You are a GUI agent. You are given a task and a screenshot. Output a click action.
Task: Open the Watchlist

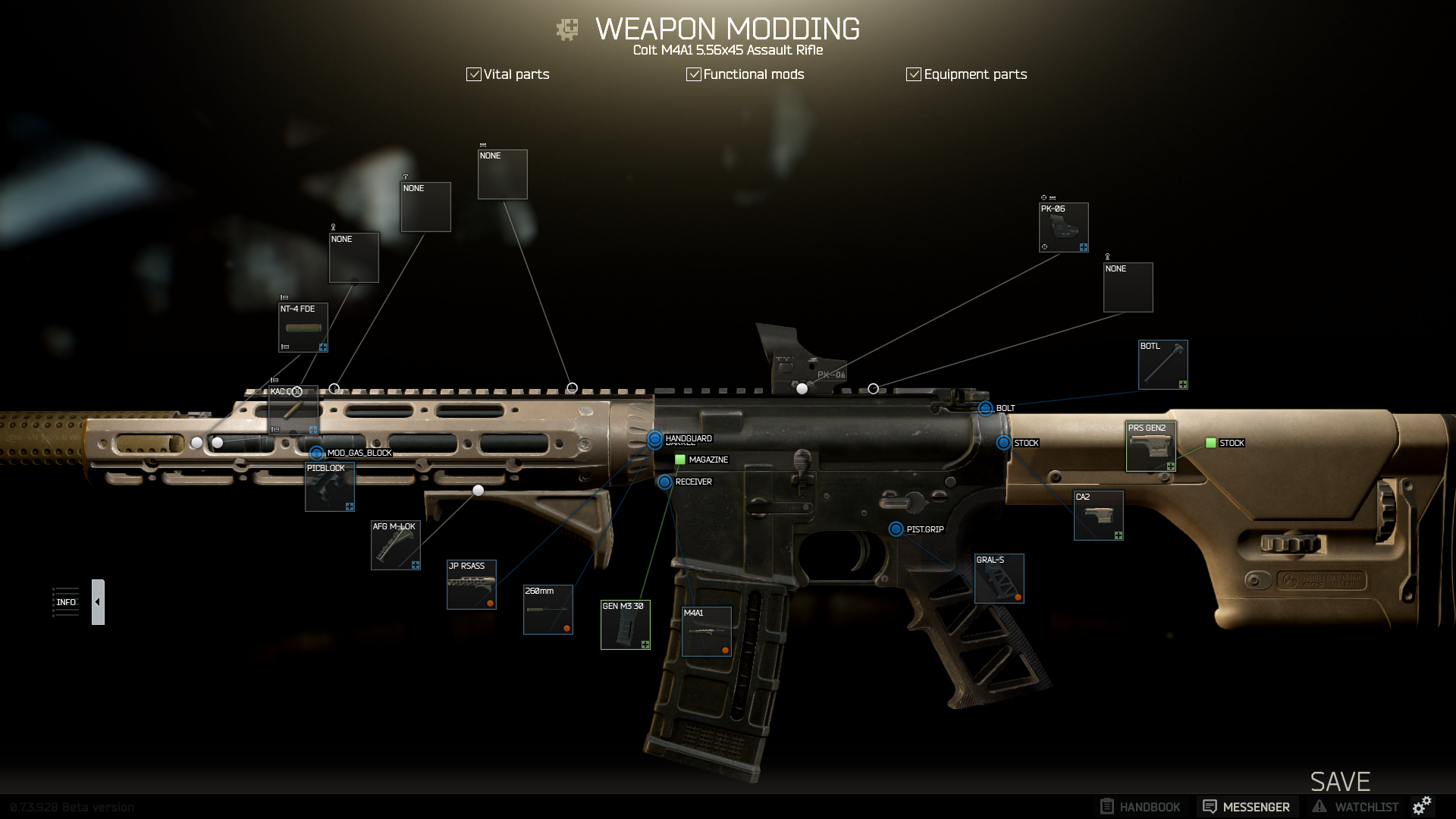[x=1357, y=807]
